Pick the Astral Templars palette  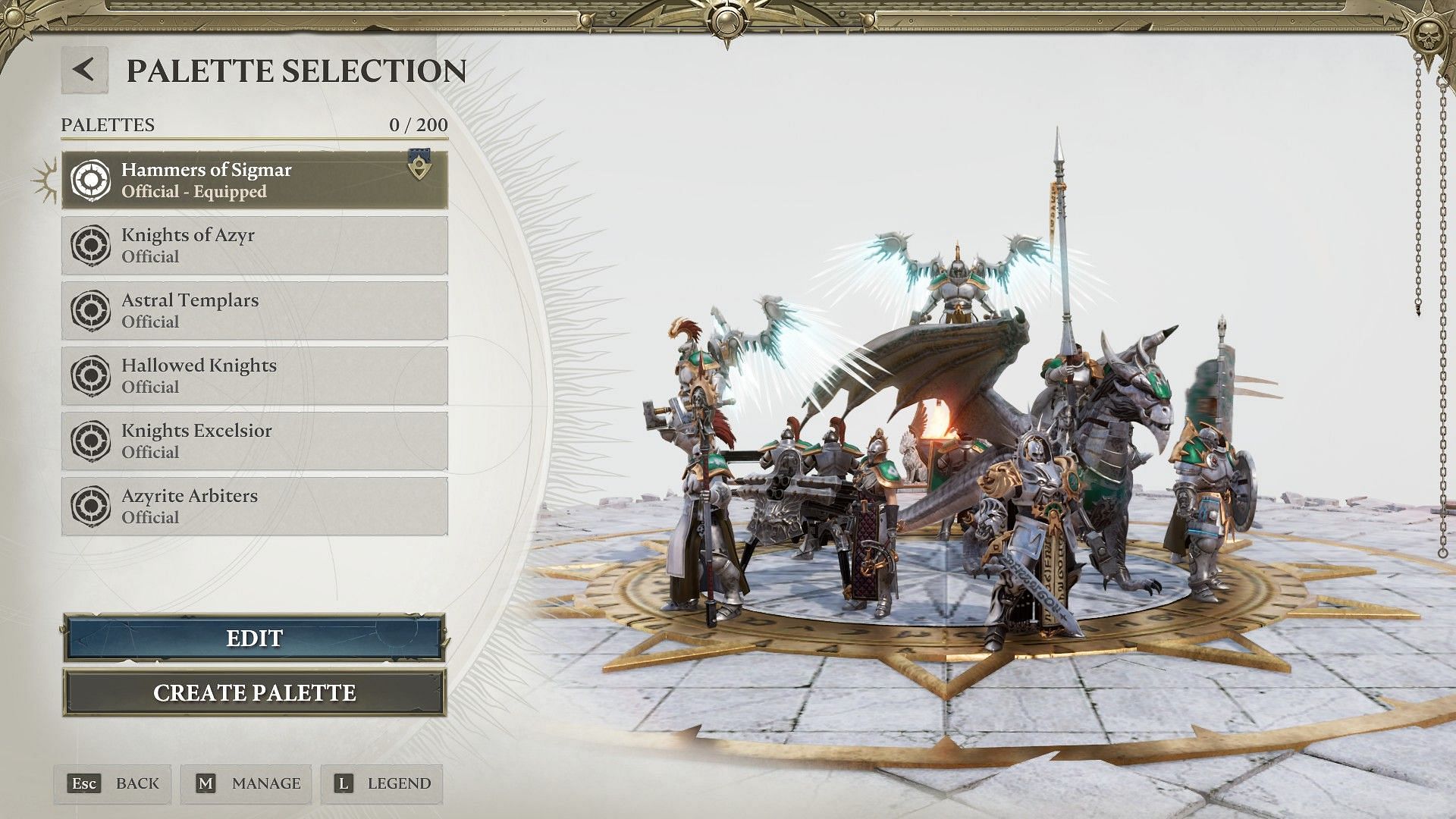click(x=255, y=311)
